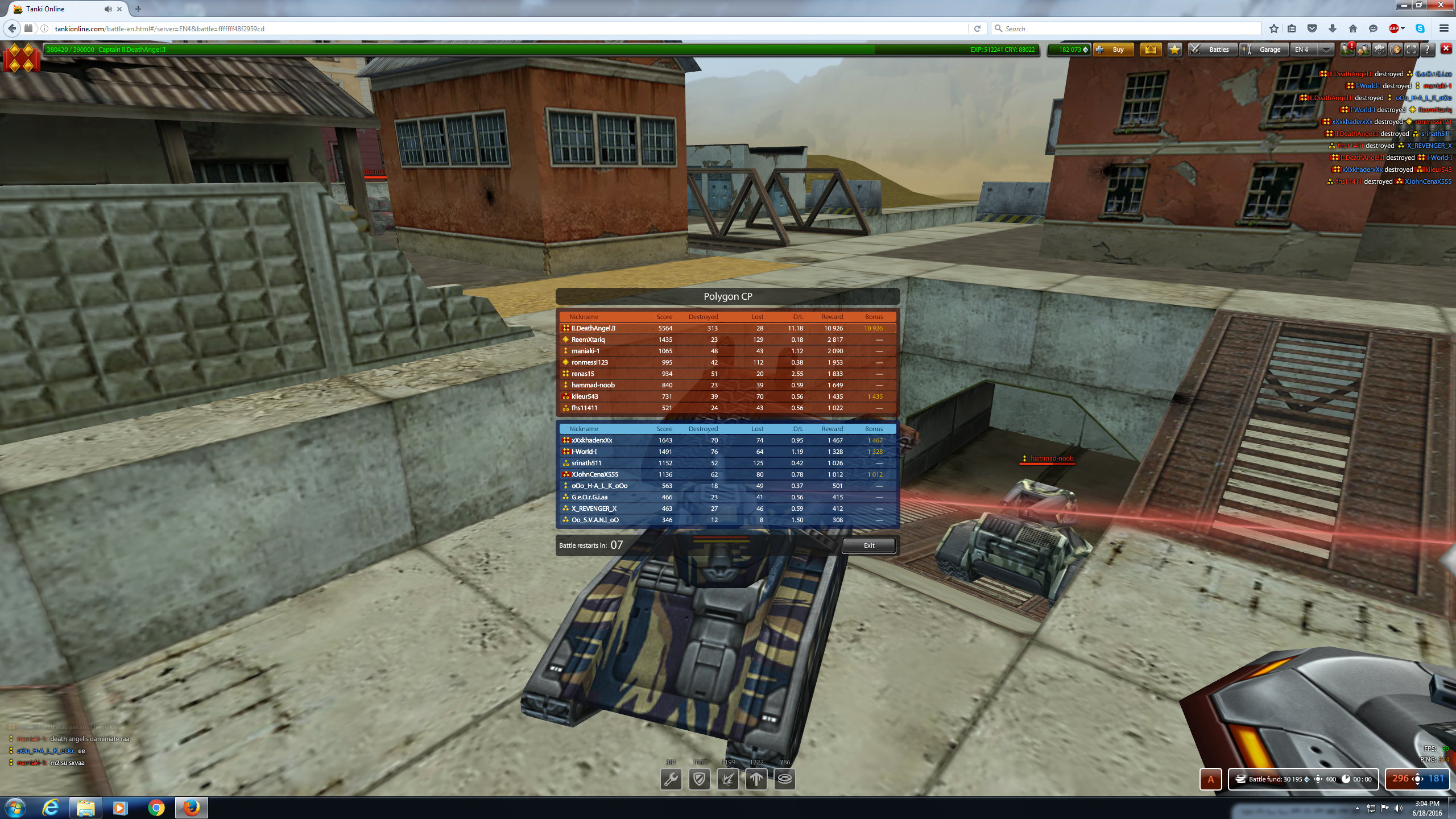
Task: Open friends list with notification badge
Action: [x=1347, y=50]
